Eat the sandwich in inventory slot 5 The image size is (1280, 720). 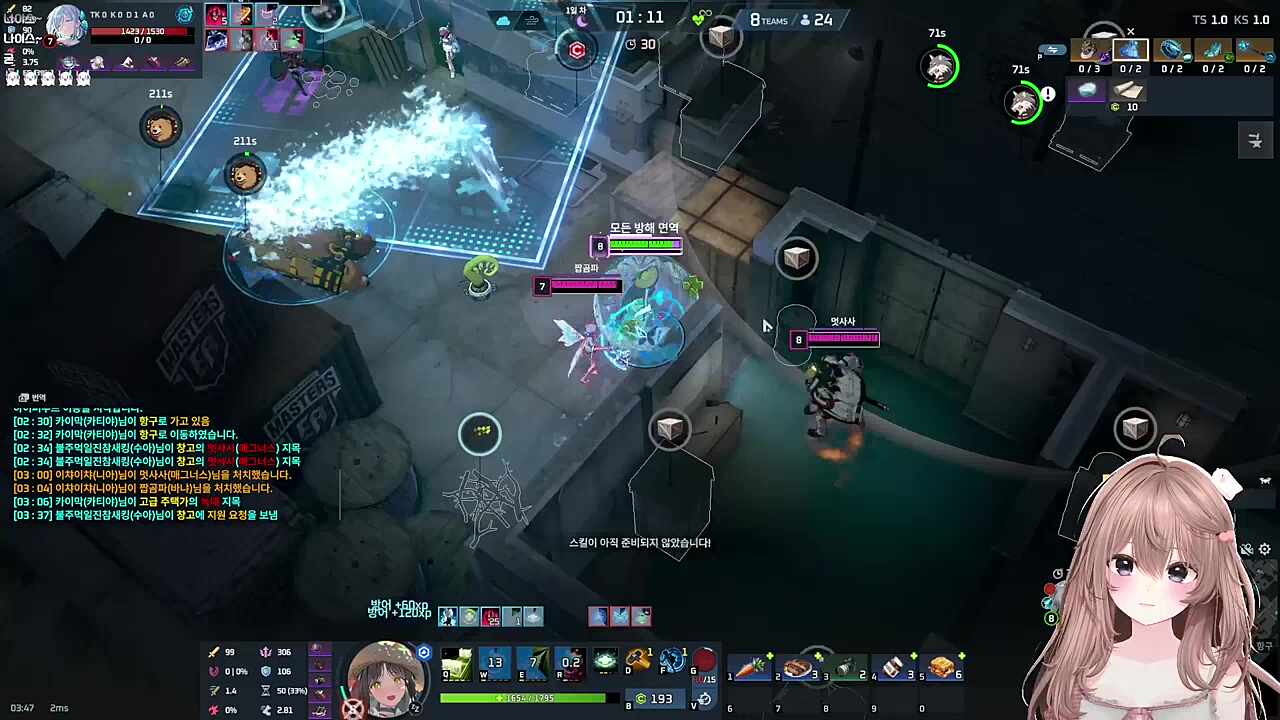[942, 667]
